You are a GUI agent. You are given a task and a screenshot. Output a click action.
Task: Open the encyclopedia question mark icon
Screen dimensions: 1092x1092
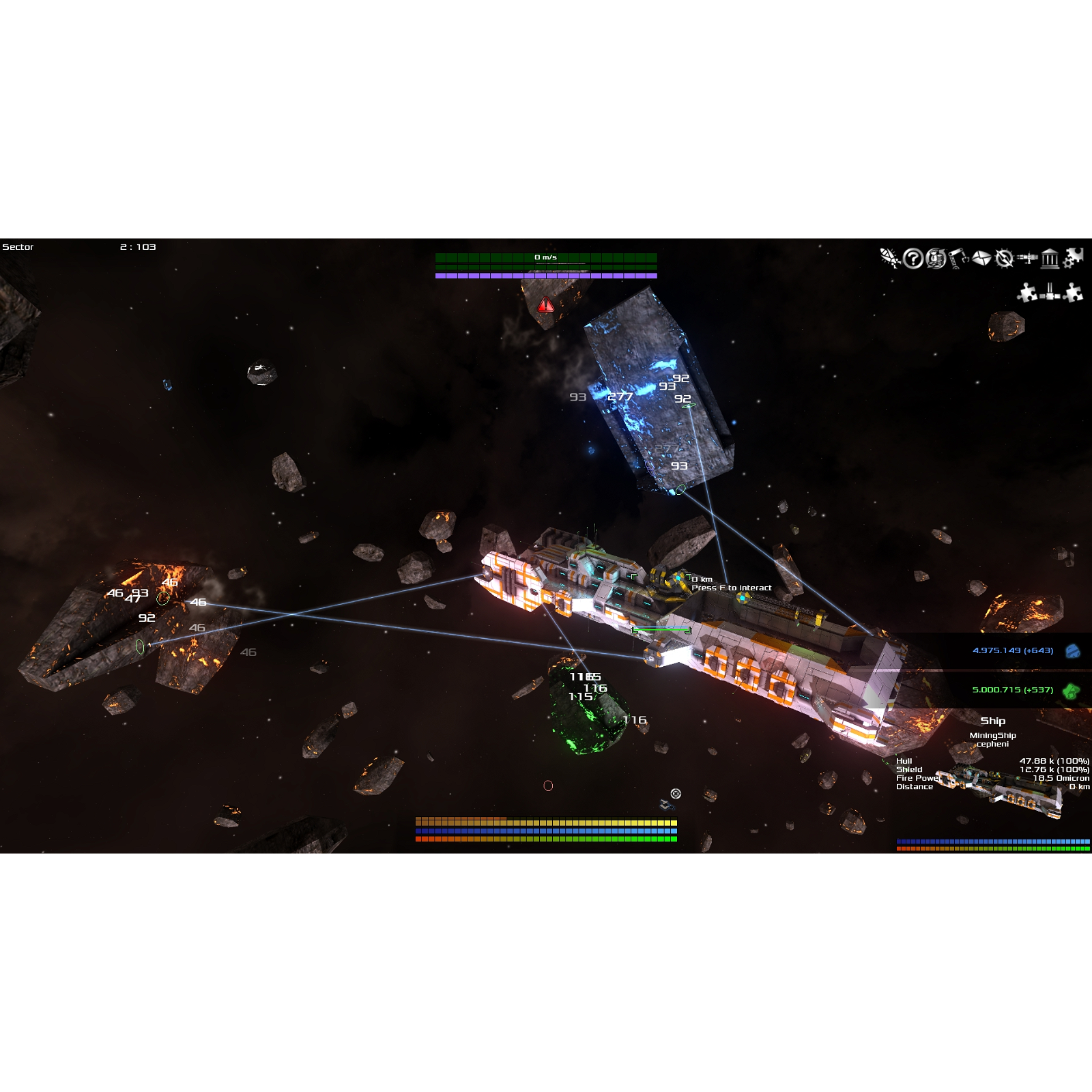point(913,258)
